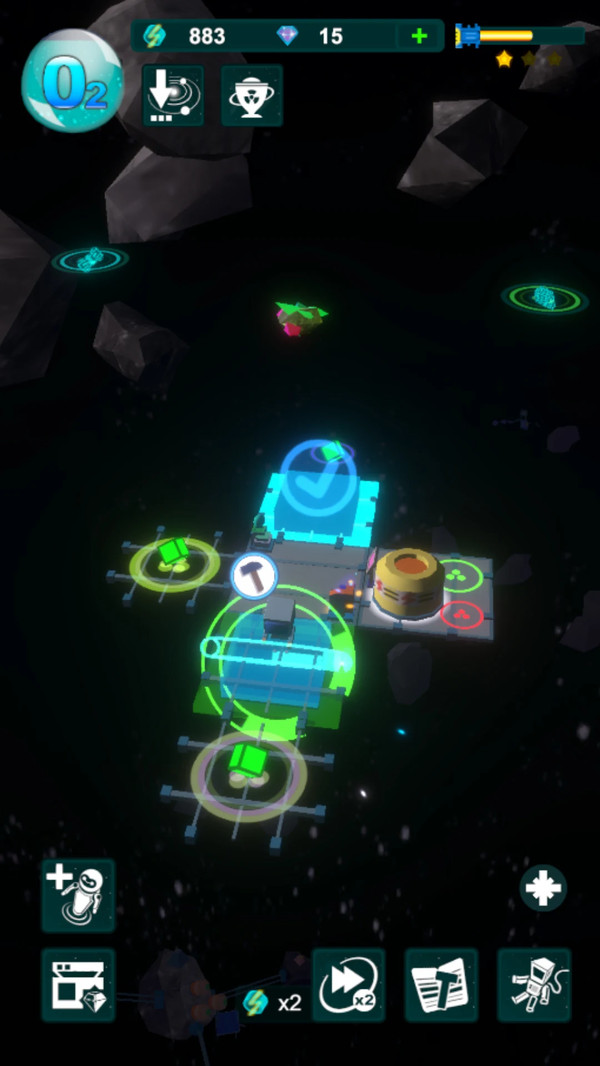This screenshot has width=600, height=1066.
Task: Add a new robot helper
Action: (78, 894)
